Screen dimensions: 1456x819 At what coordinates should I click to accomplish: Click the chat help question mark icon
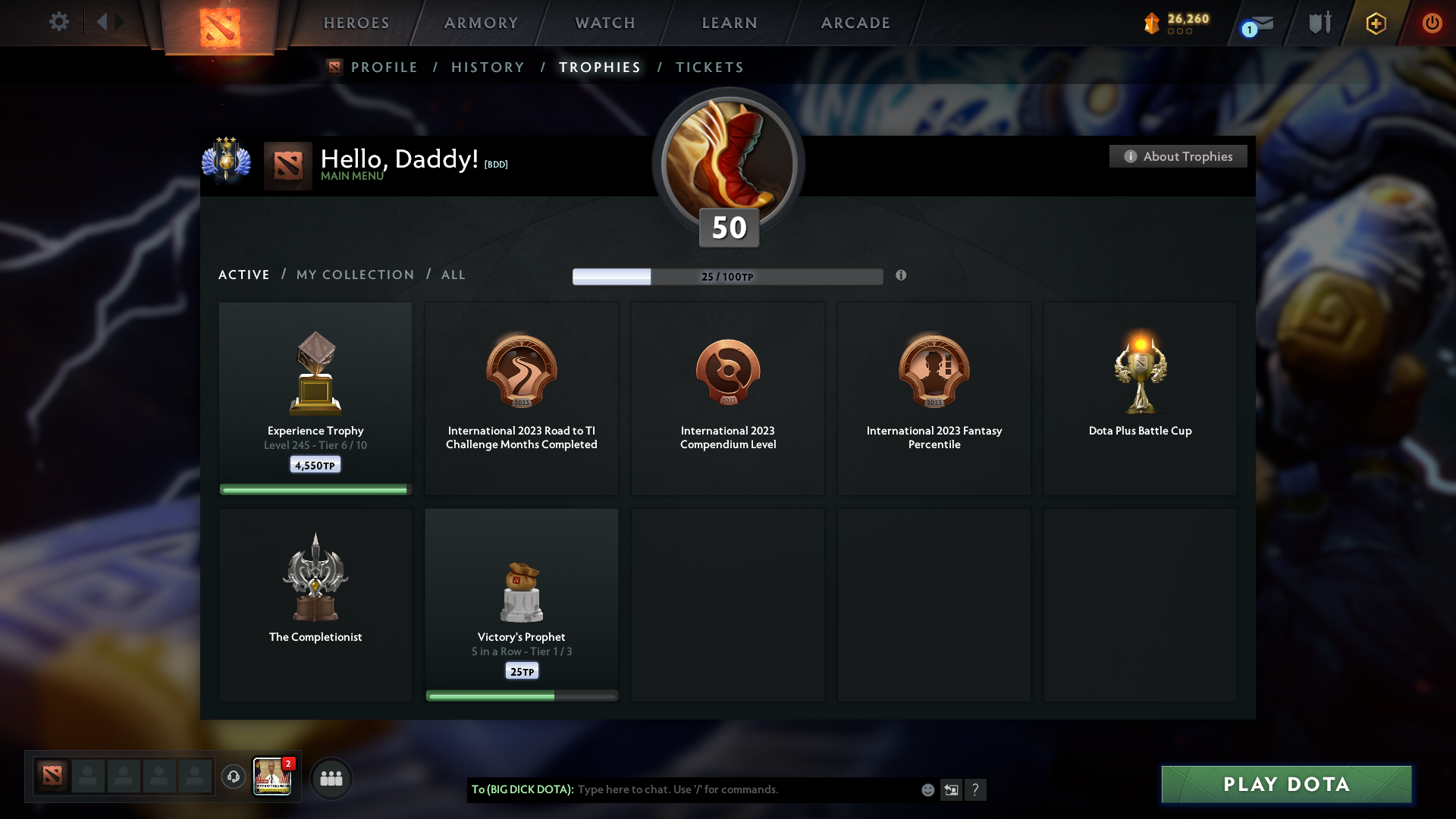point(976,789)
